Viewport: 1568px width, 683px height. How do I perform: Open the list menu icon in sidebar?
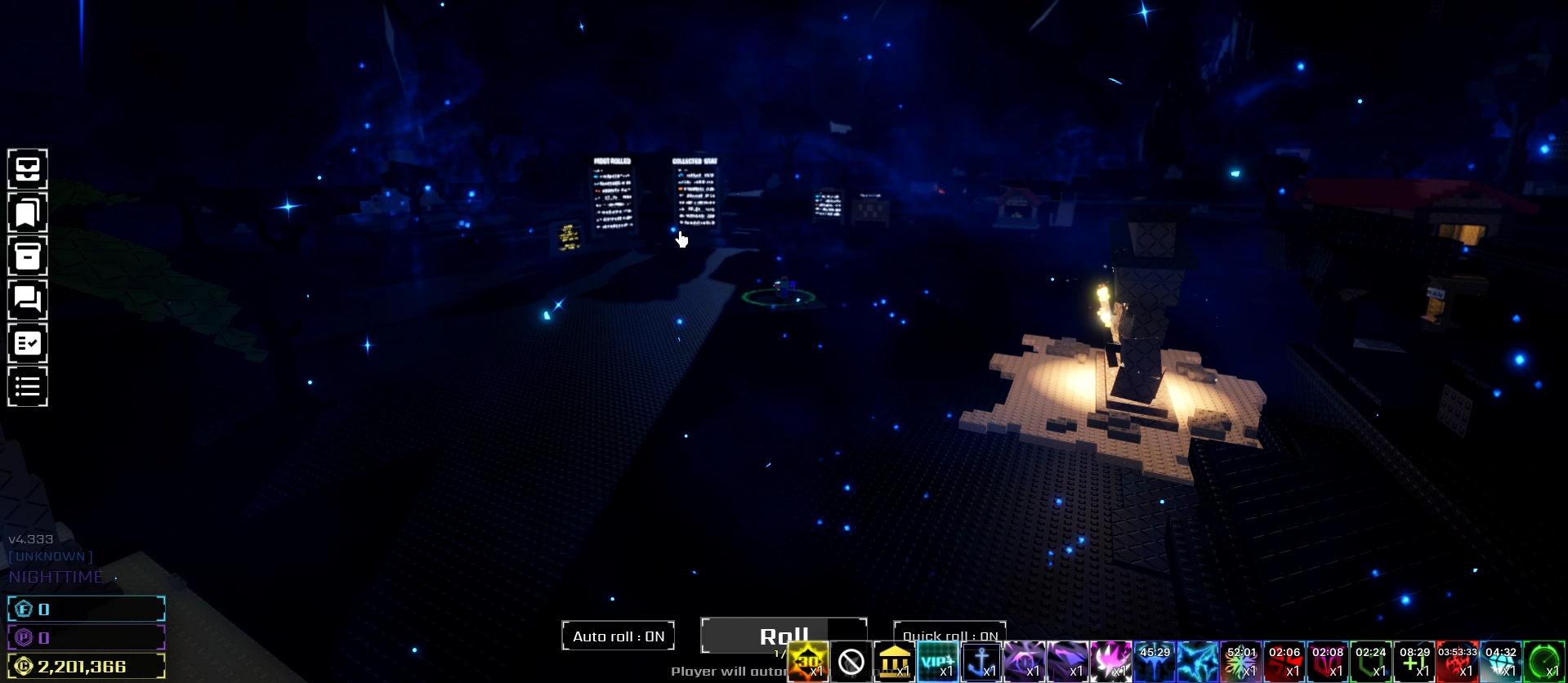[27, 386]
